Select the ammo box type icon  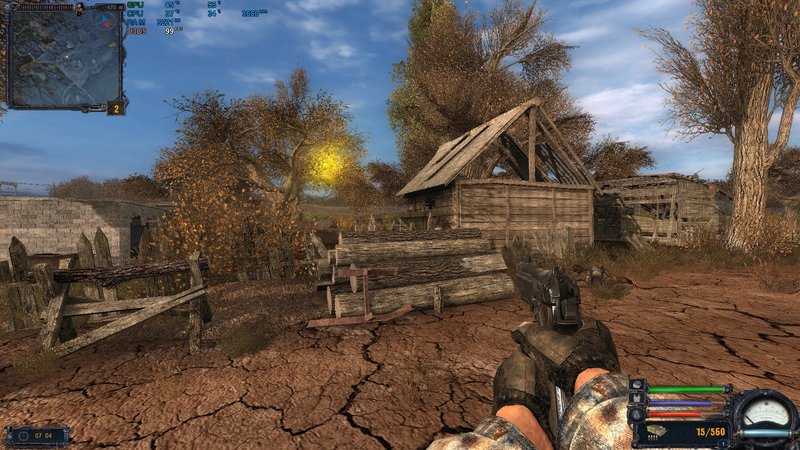pyautogui.click(x=660, y=432)
